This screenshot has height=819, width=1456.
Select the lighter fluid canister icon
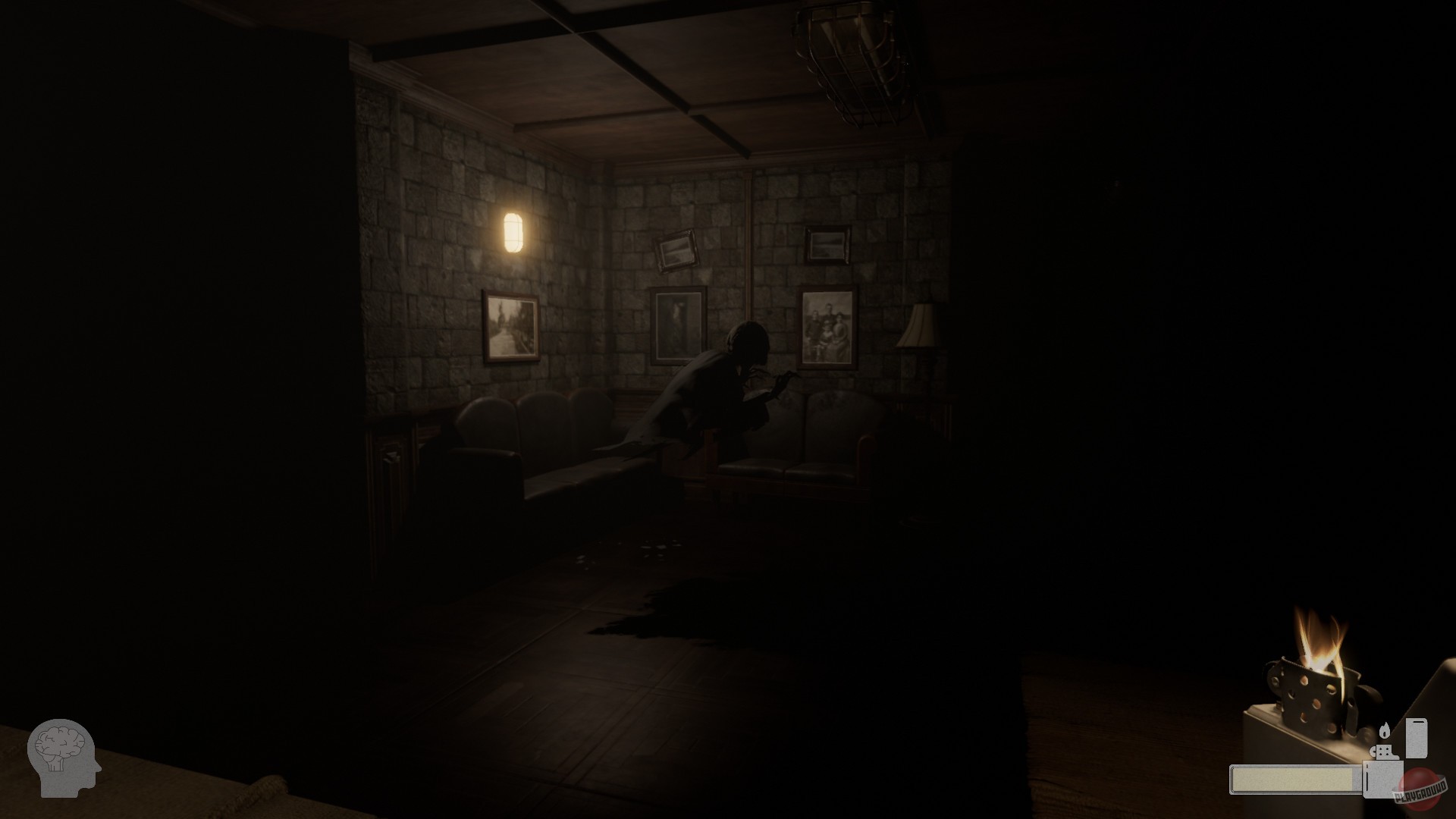(1417, 738)
